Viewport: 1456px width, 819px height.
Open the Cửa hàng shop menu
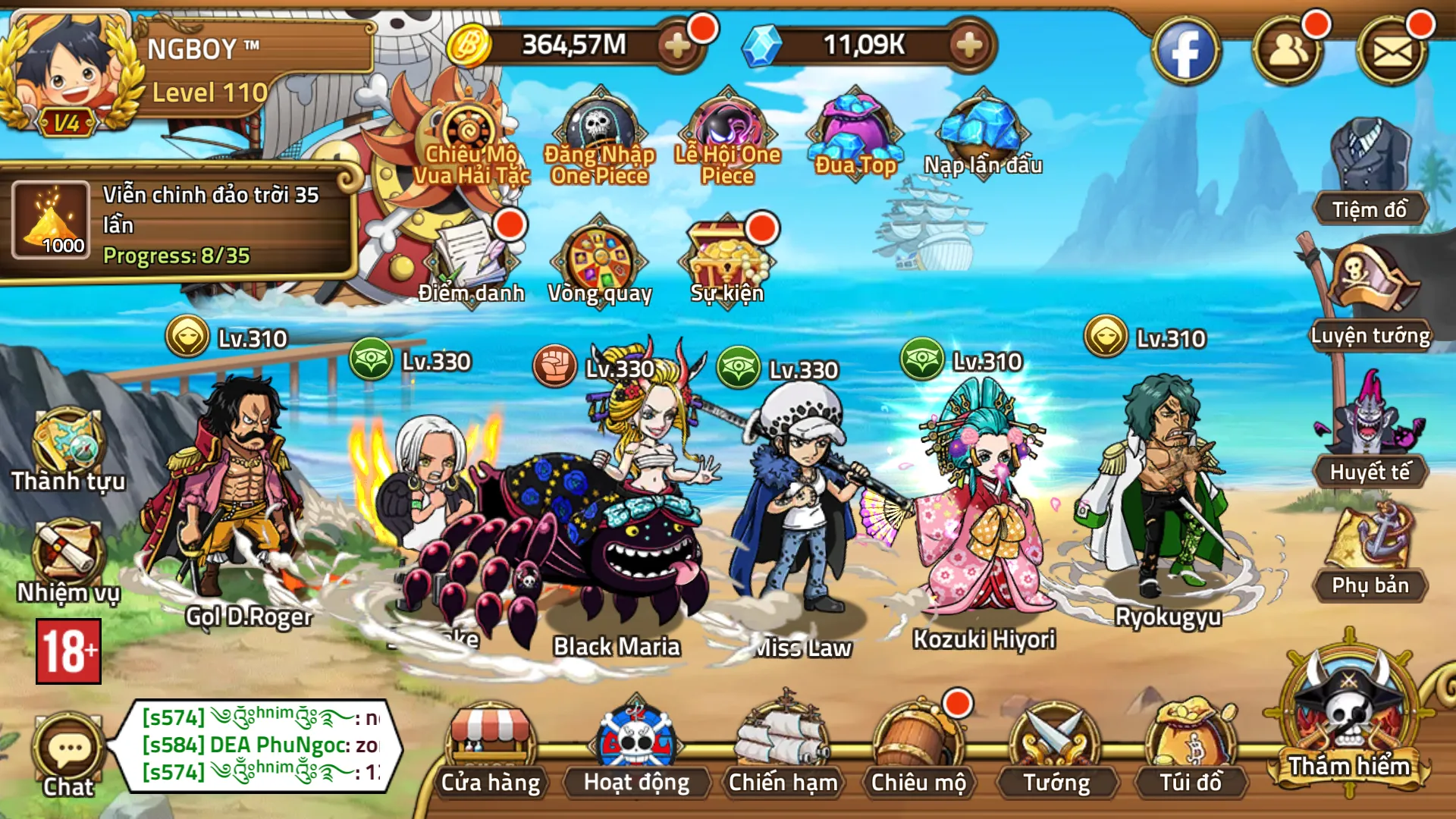491,751
